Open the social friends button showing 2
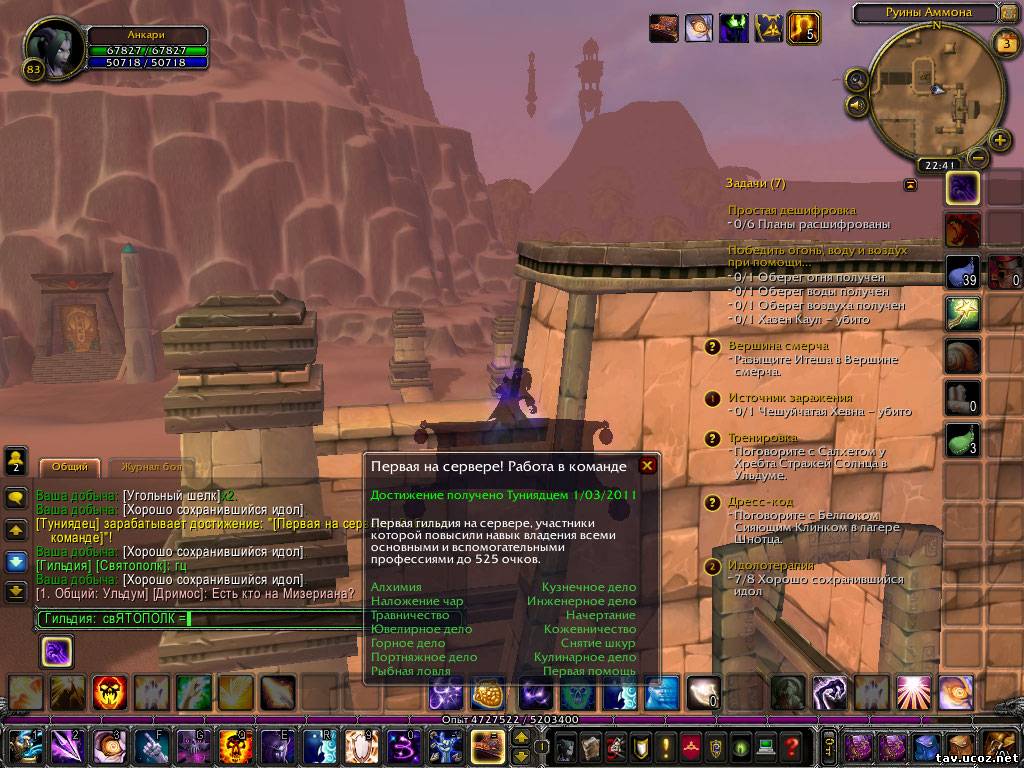Viewport: 1024px width, 768px height. click(x=16, y=461)
